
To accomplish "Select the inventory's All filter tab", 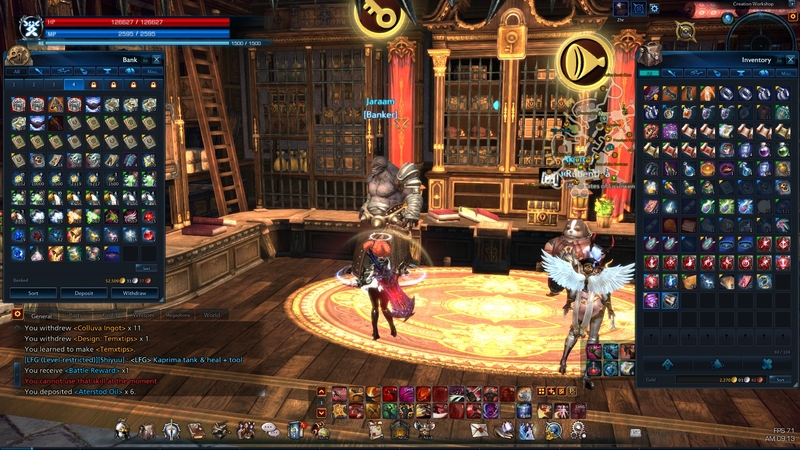I will click(647, 72).
